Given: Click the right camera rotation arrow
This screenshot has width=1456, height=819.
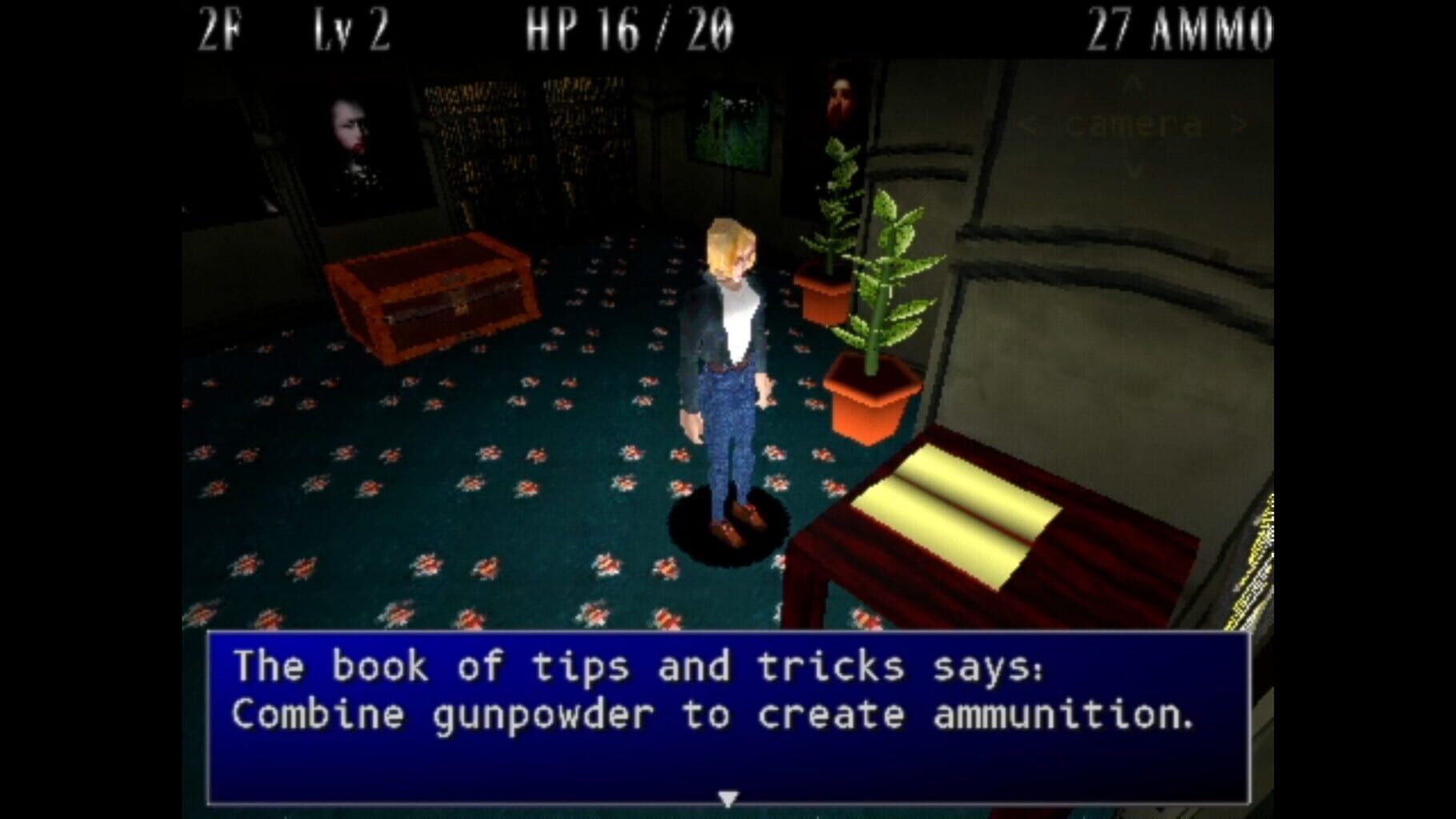Looking at the screenshot, I should (x=1238, y=124).
